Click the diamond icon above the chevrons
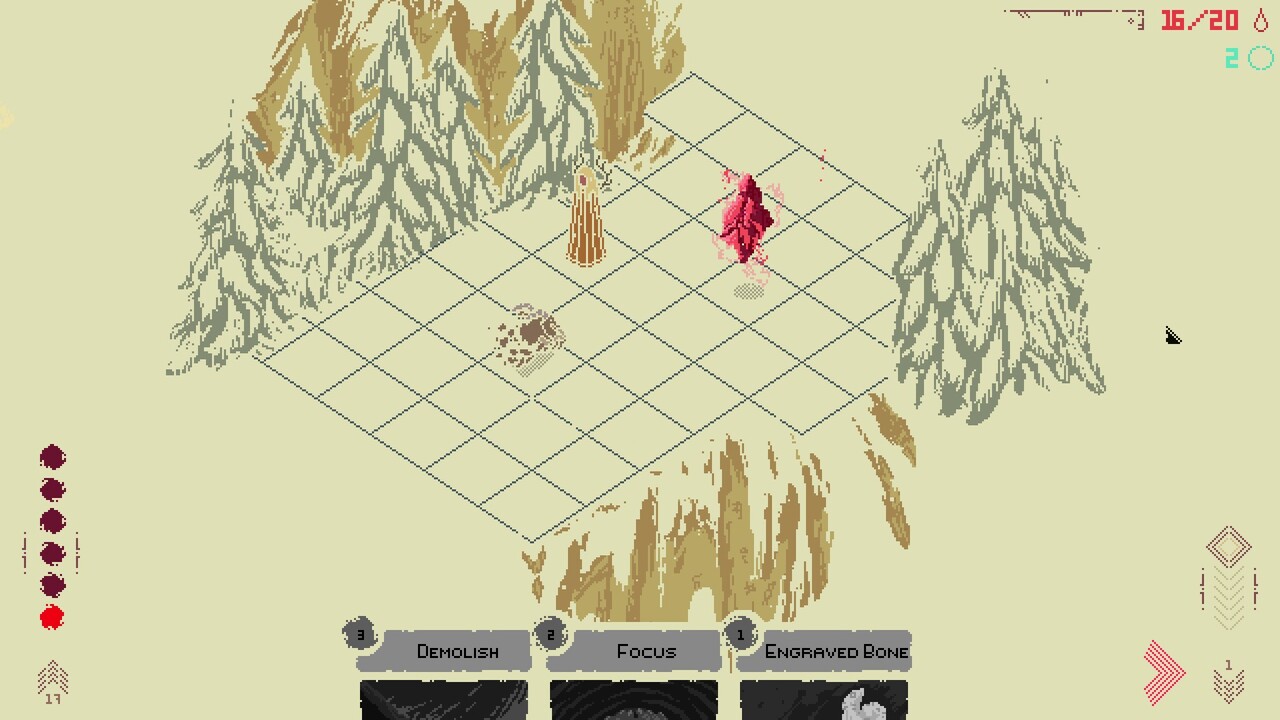The width and height of the screenshot is (1280, 720). (x=1229, y=547)
